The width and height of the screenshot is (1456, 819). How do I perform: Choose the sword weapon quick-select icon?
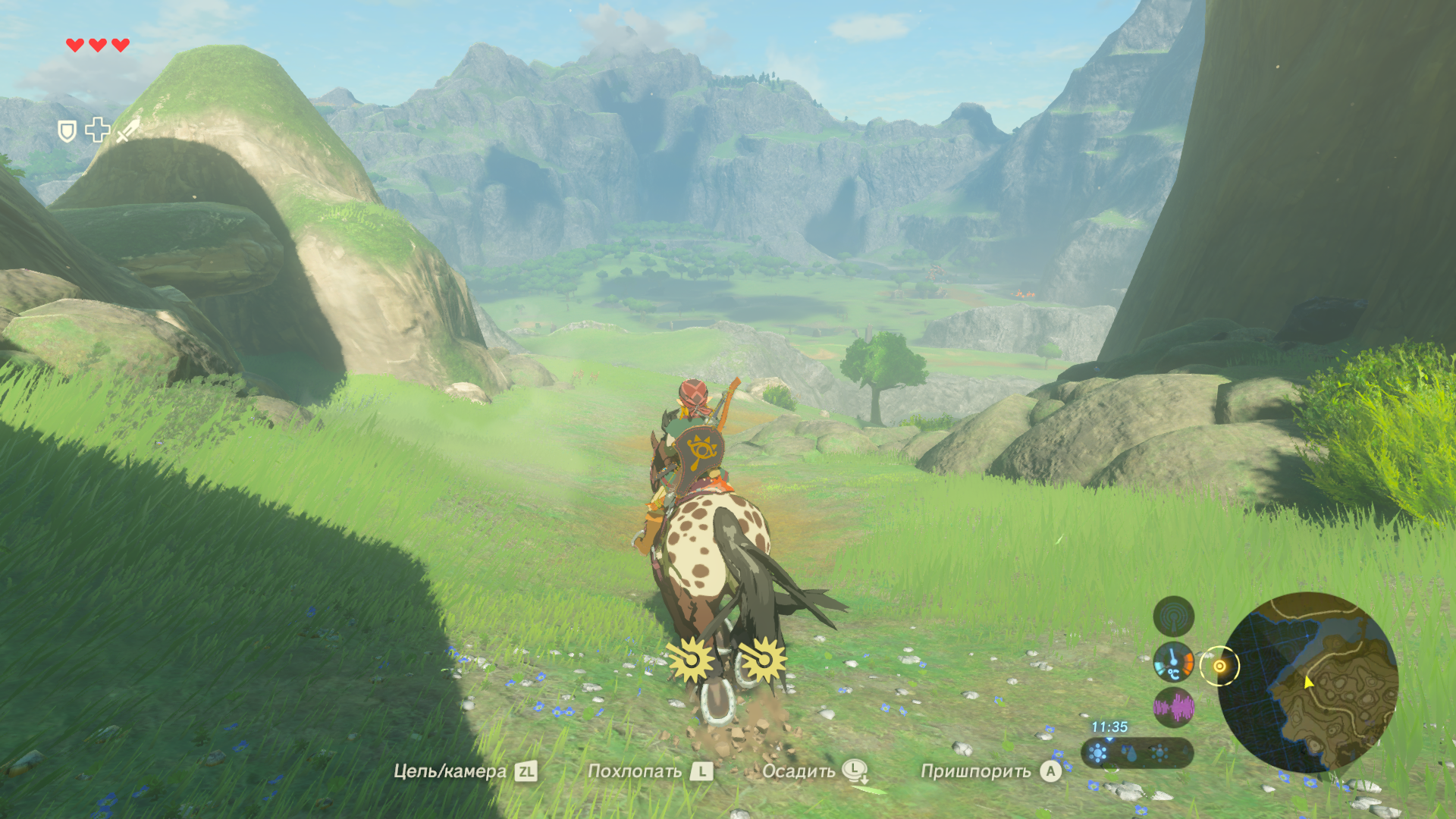(x=128, y=130)
